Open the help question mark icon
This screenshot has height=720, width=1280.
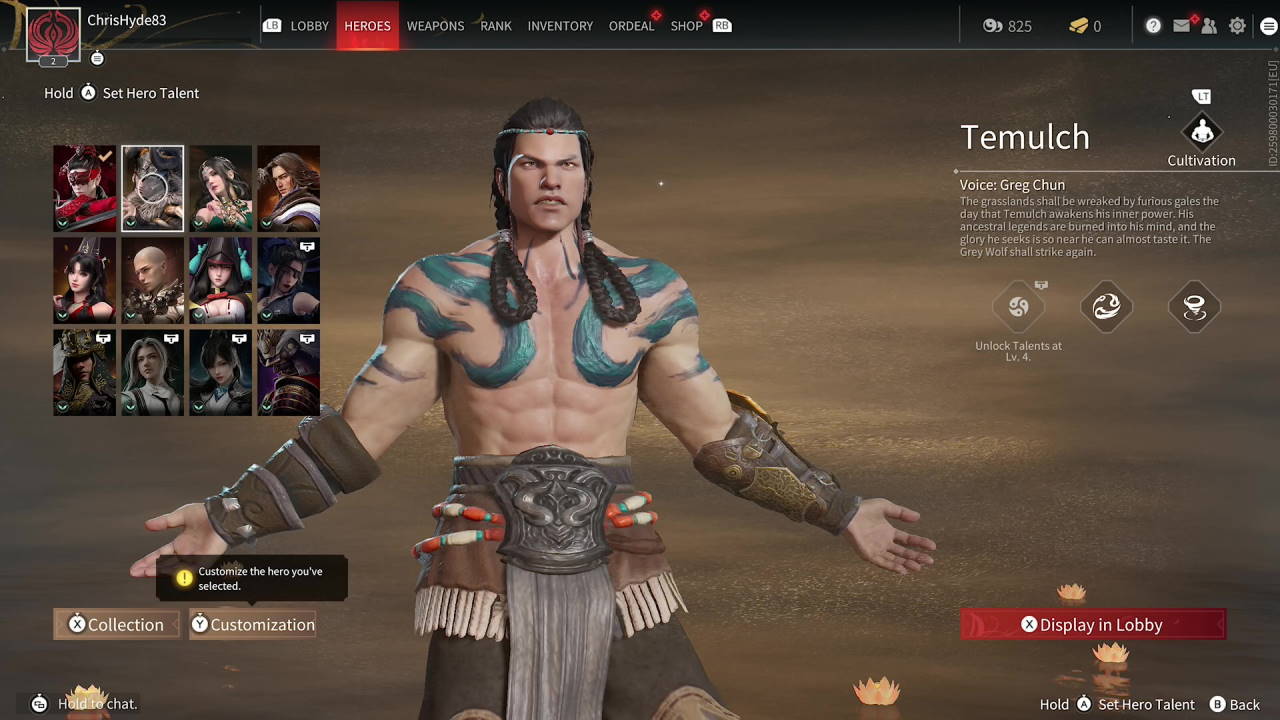coord(1153,26)
